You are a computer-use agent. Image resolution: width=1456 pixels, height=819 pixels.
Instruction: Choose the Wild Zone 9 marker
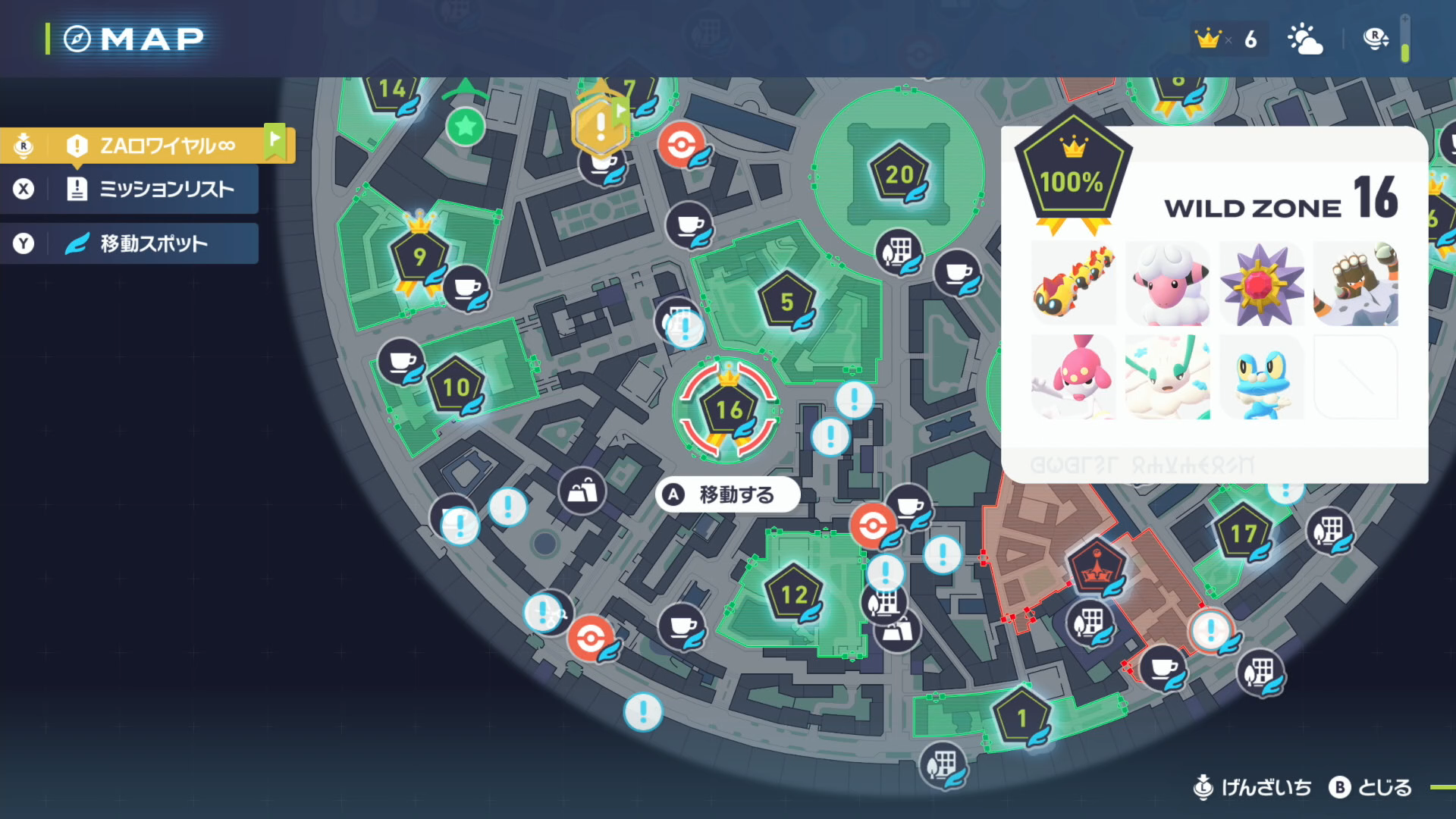pos(419,257)
